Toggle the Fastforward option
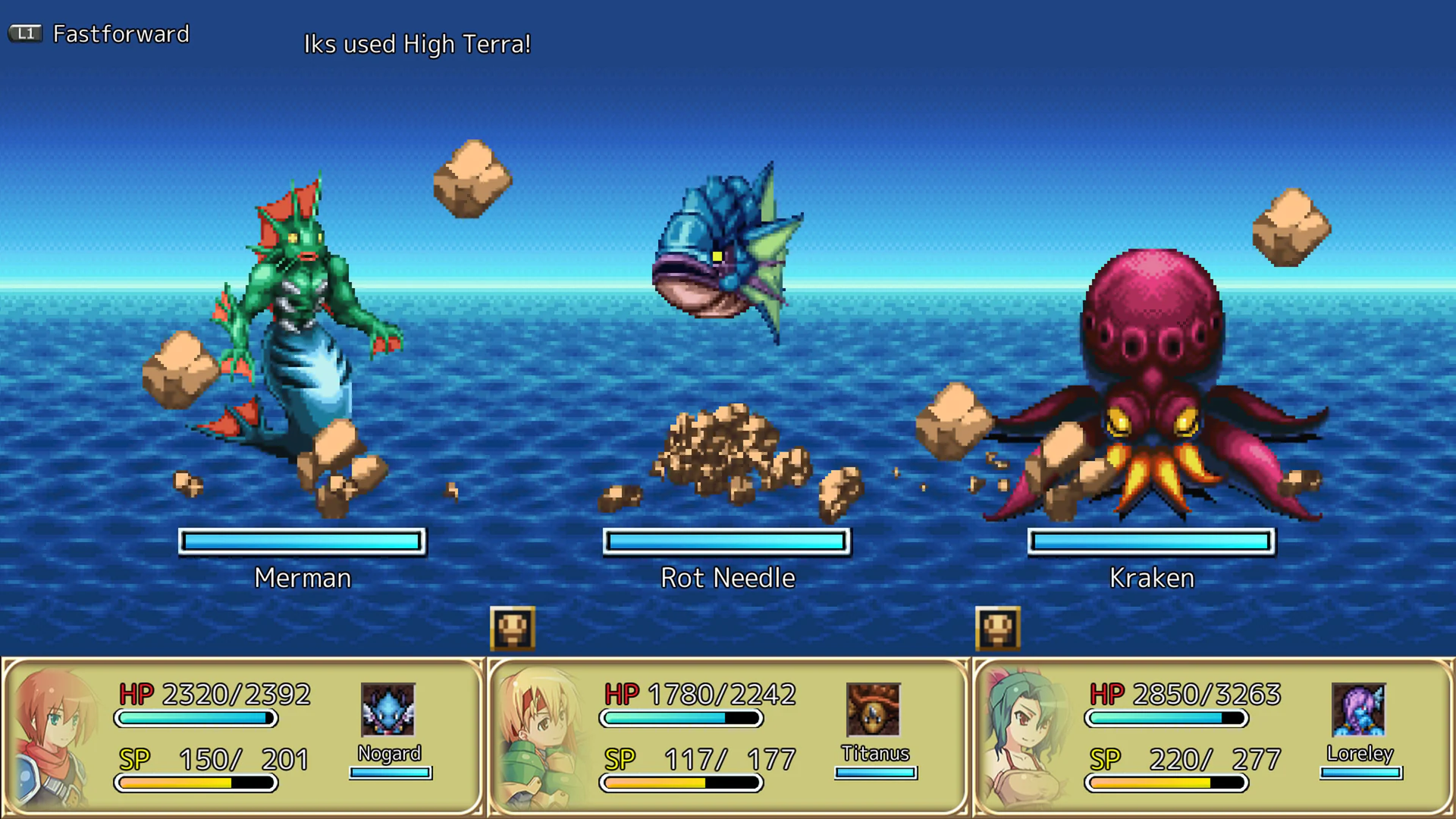This screenshot has height=819, width=1456. coord(121,34)
